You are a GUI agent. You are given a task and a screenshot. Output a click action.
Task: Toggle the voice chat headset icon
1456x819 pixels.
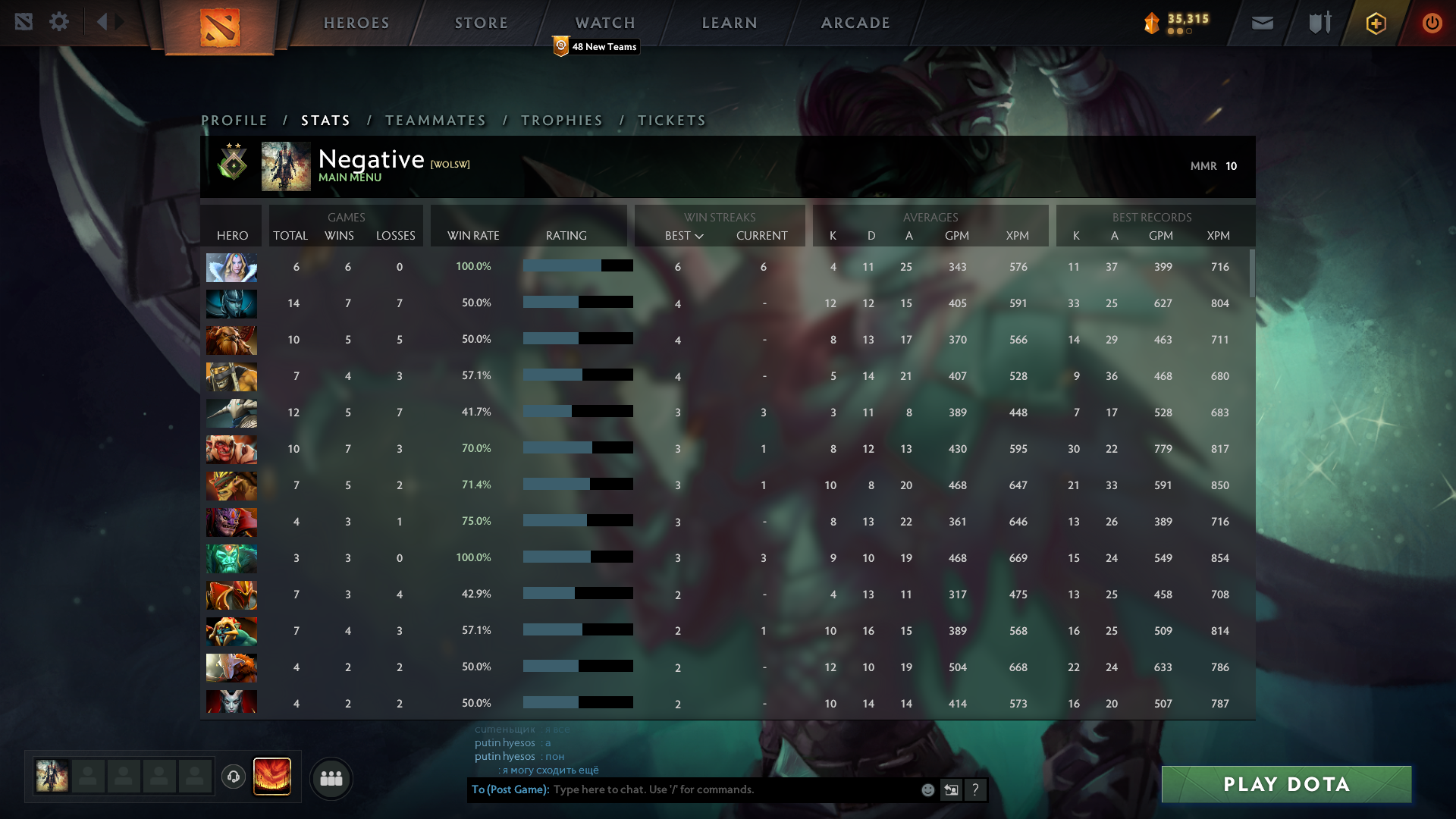point(234,777)
